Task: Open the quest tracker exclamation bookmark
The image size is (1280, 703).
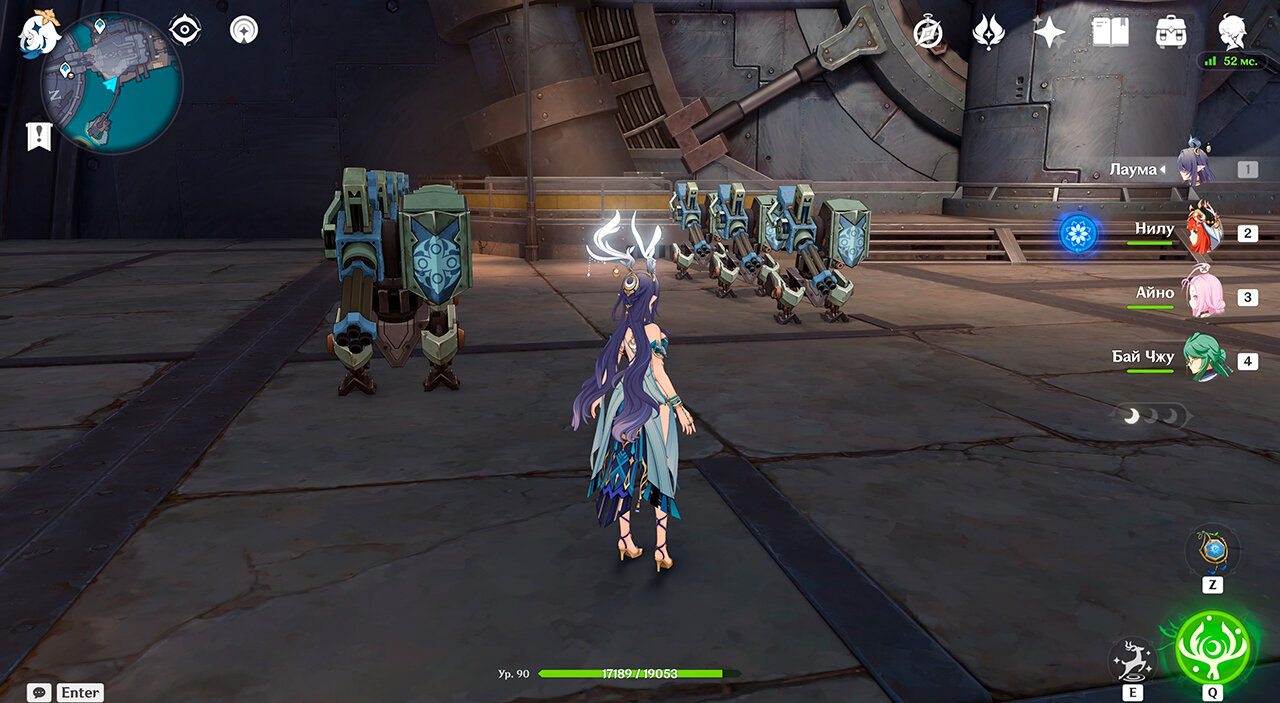Action: (x=39, y=136)
